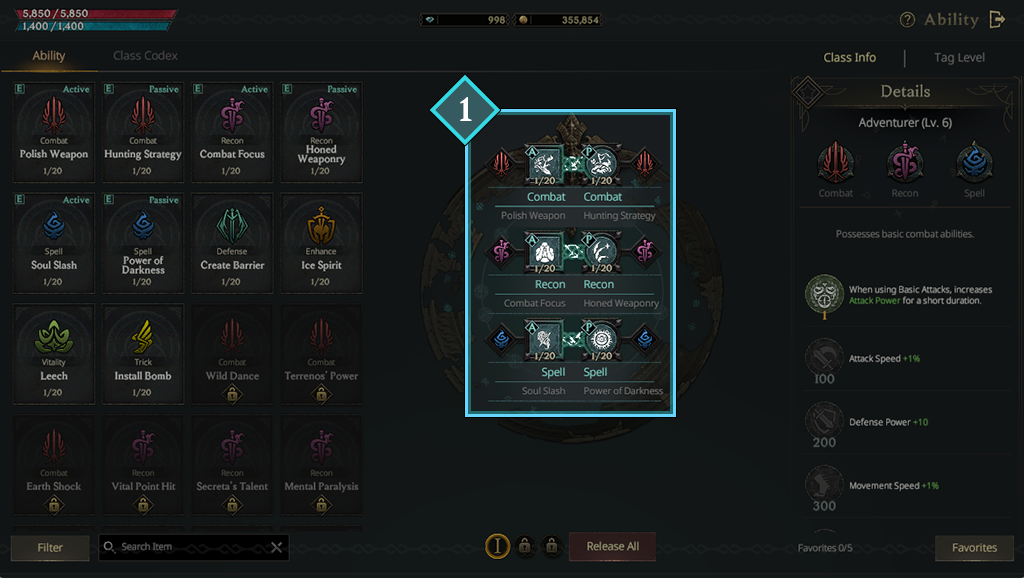Open the Tag Level tab
This screenshot has height=578, width=1024.
[x=959, y=58]
